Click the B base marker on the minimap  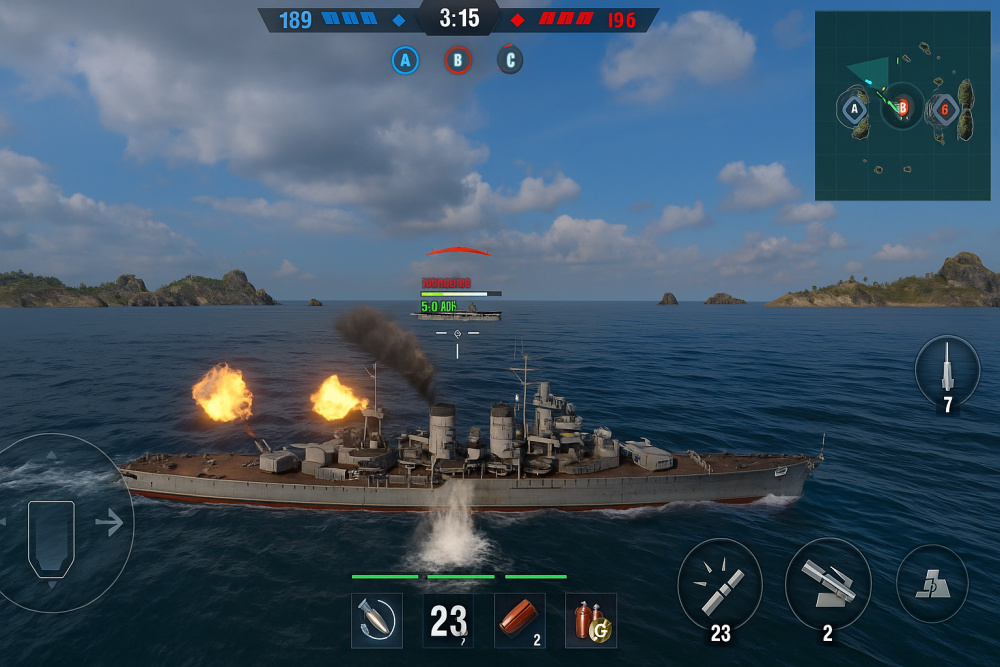coord(902,107)
